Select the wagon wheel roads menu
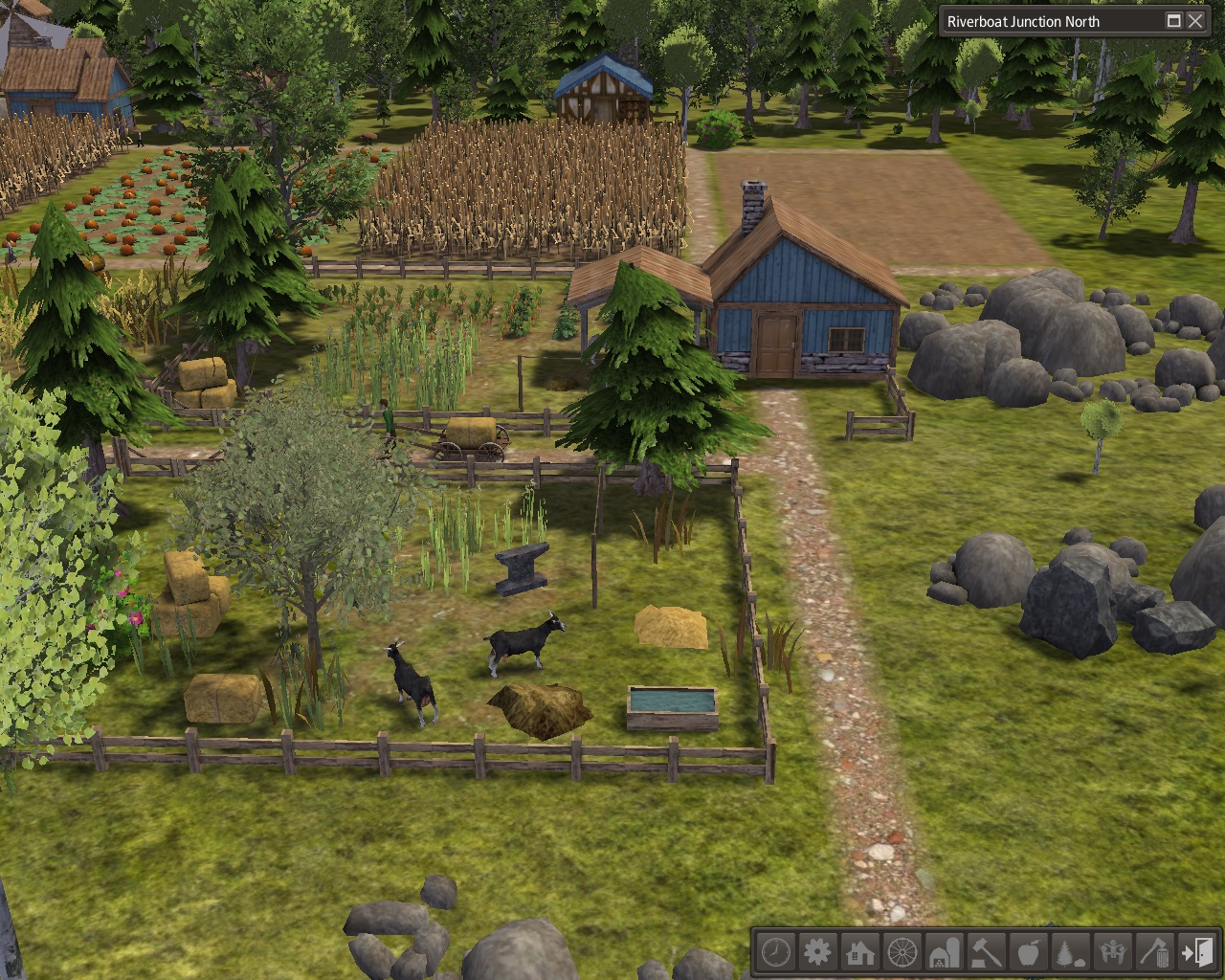The height and width of the screenshot is (980, 1225). (902, 952)
